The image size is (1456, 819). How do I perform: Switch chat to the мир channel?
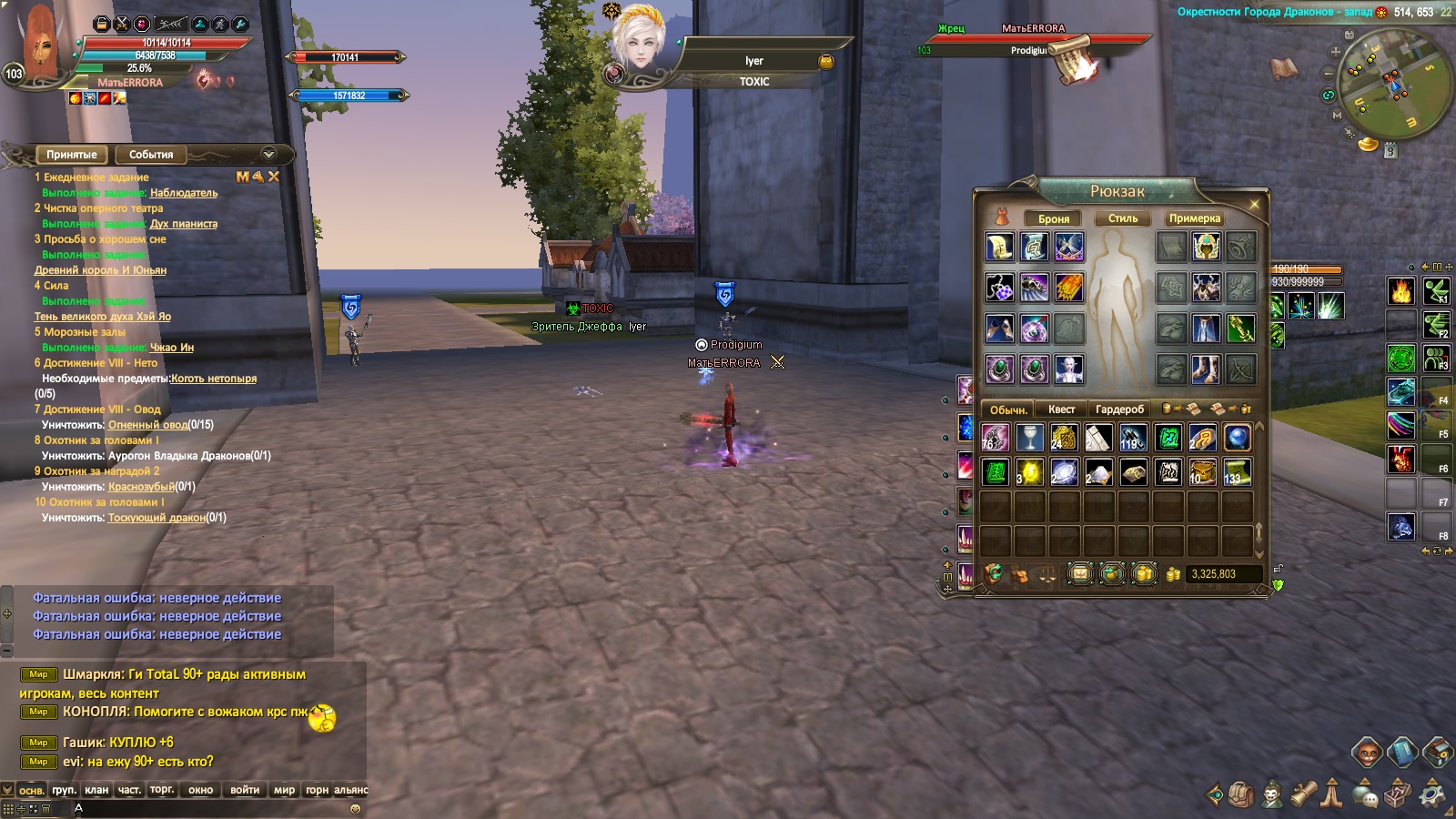[x=284, y=790]
